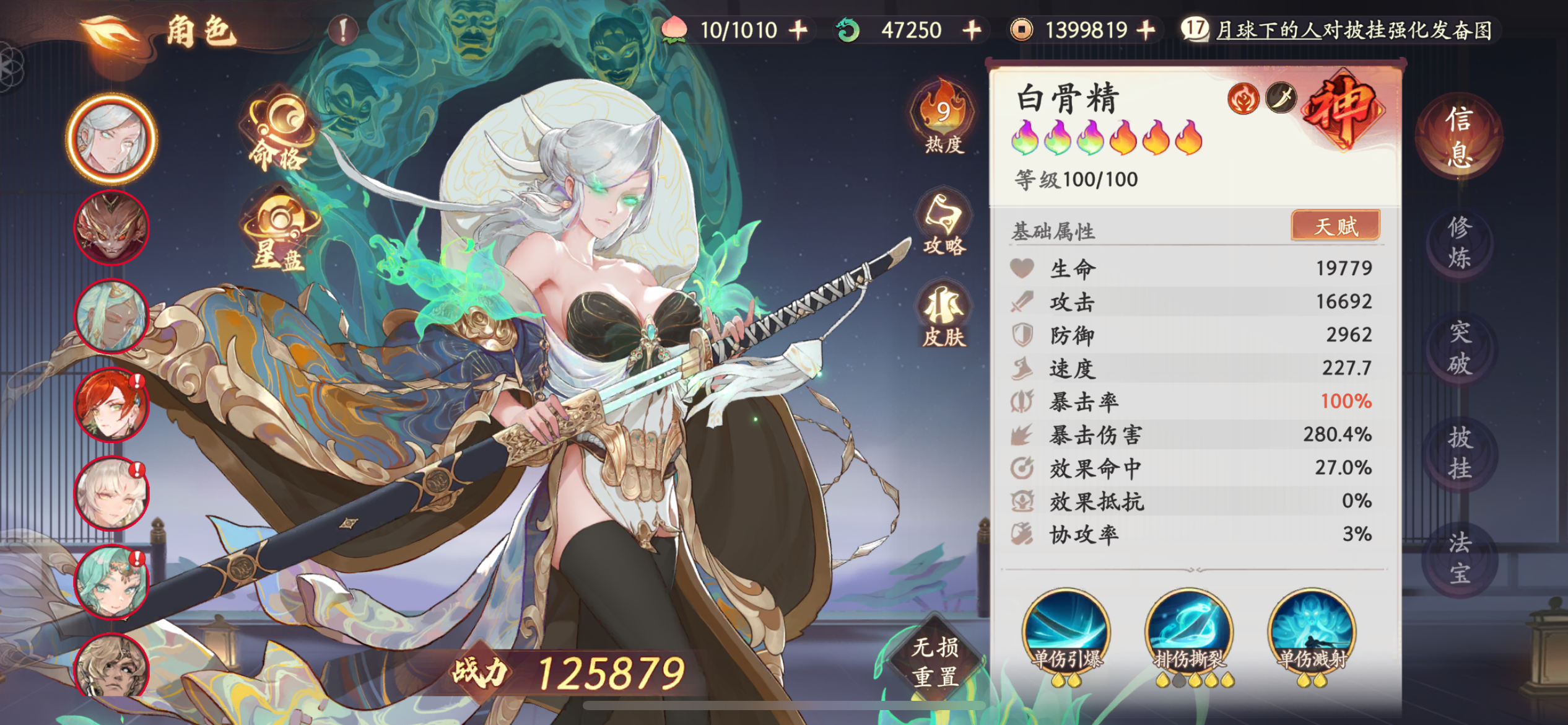1568x725 pixels.
Task: Add peach stamina with the plus icon
Action: 802,30
